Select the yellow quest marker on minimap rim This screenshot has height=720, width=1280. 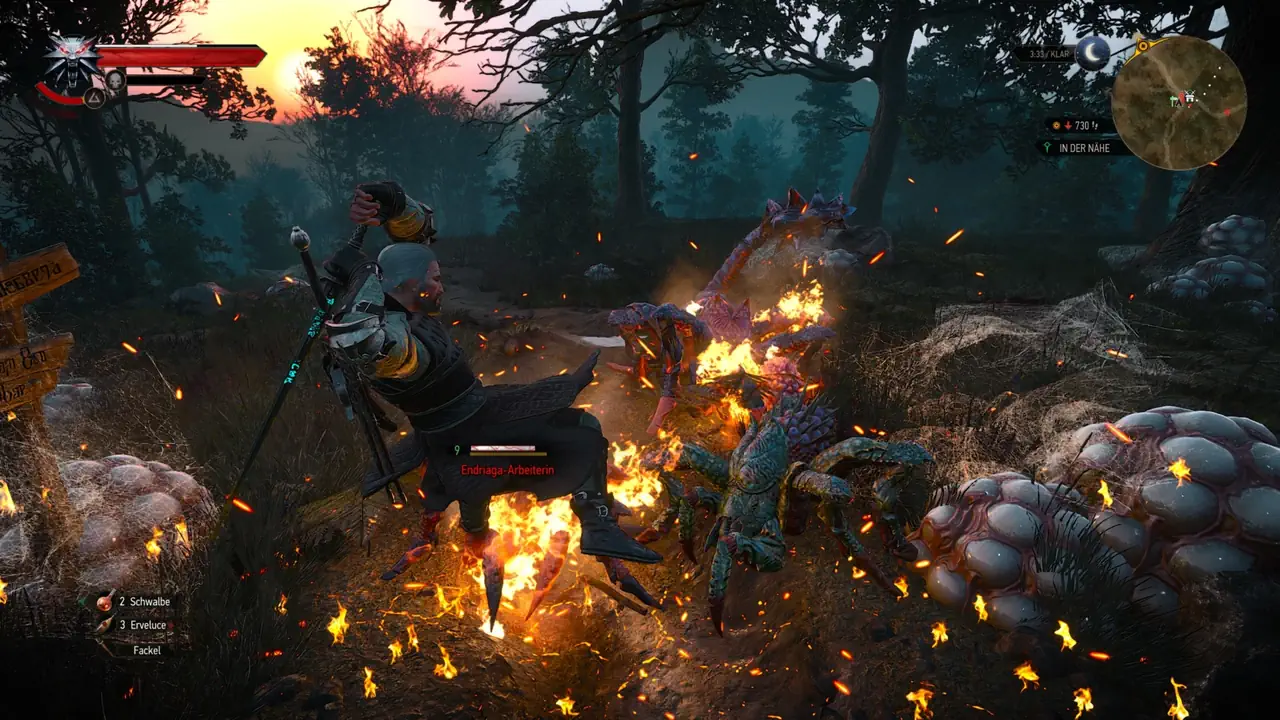pyautogui.click(x=1141, y=44)
